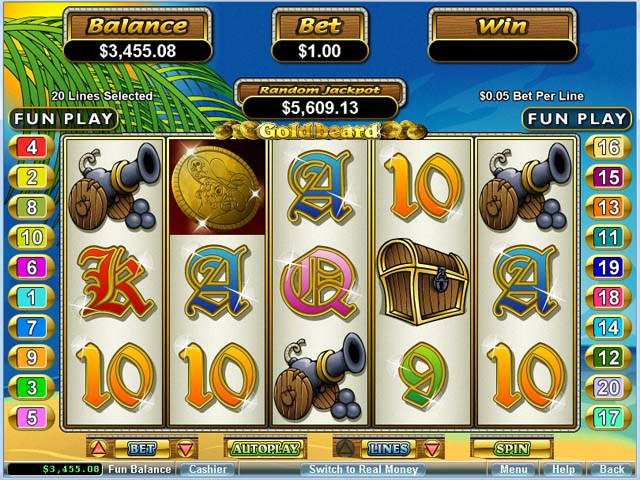Viewport: 640px width, 480px height.
Task: Choose payline number 13
Action: [x=608, y=208]
